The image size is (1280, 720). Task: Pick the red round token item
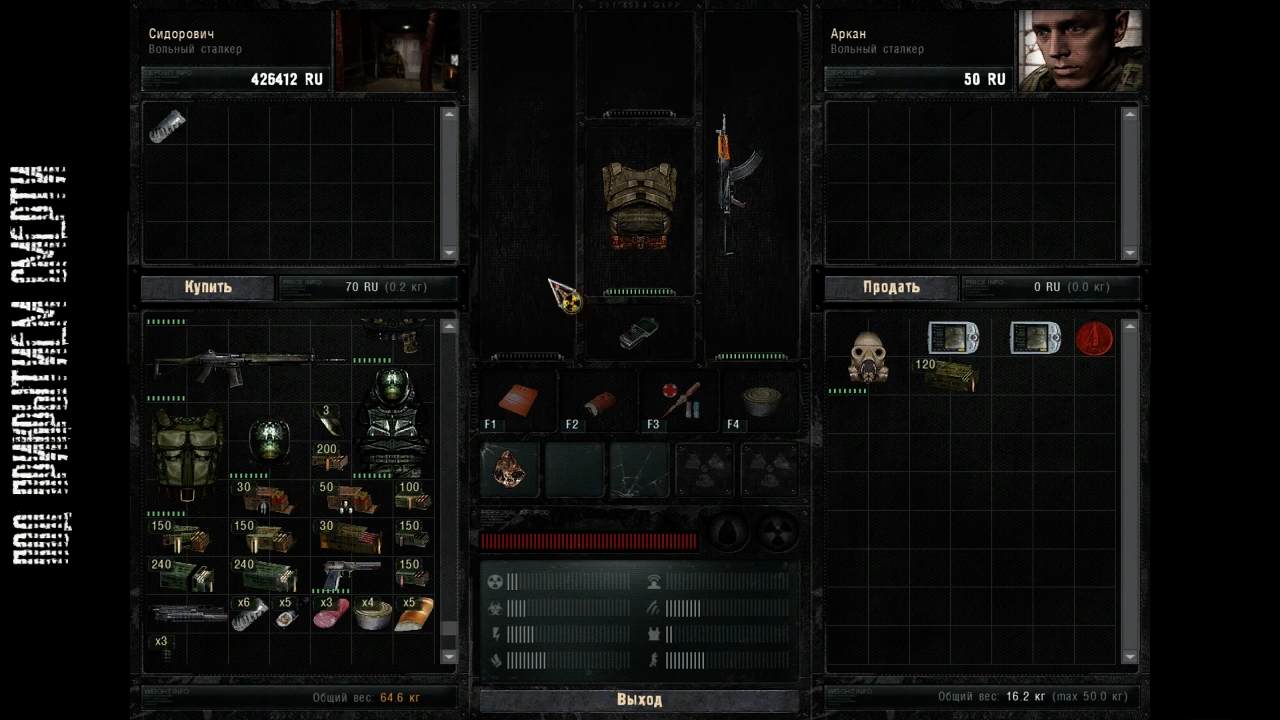point(1094,339)
